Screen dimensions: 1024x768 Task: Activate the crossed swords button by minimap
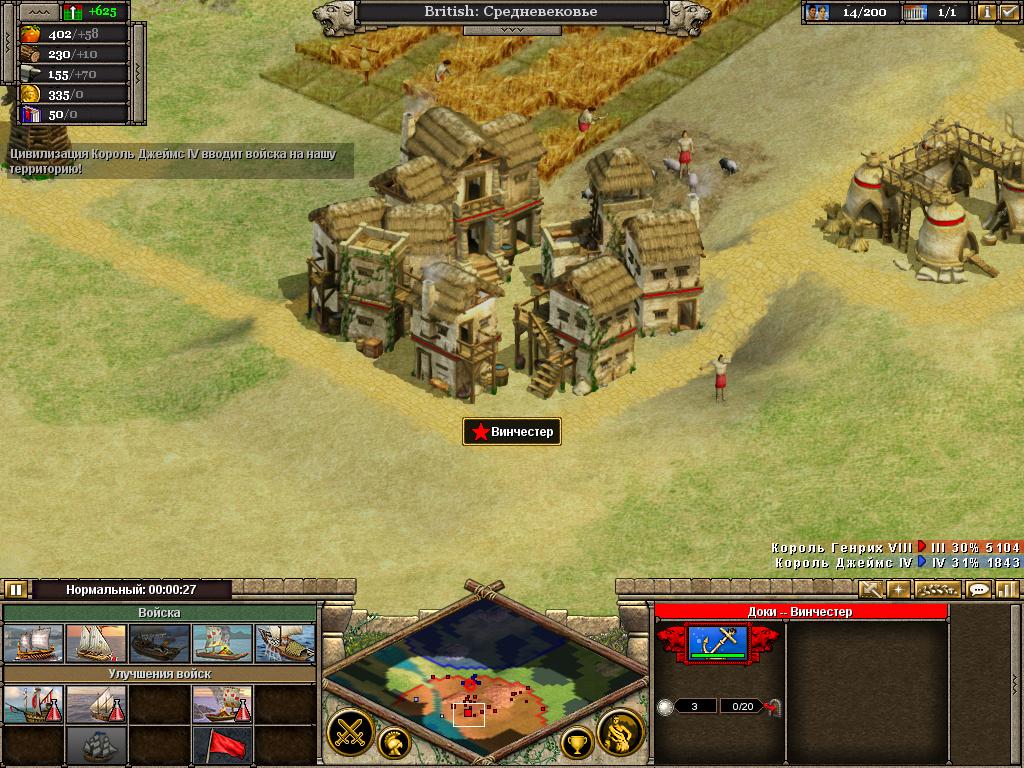(349, 733)
